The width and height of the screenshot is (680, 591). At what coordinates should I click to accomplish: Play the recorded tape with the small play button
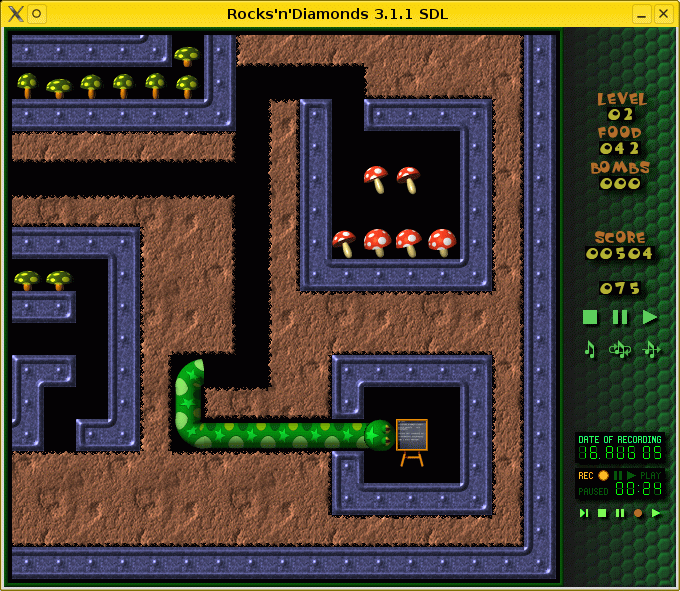(656, 513)
